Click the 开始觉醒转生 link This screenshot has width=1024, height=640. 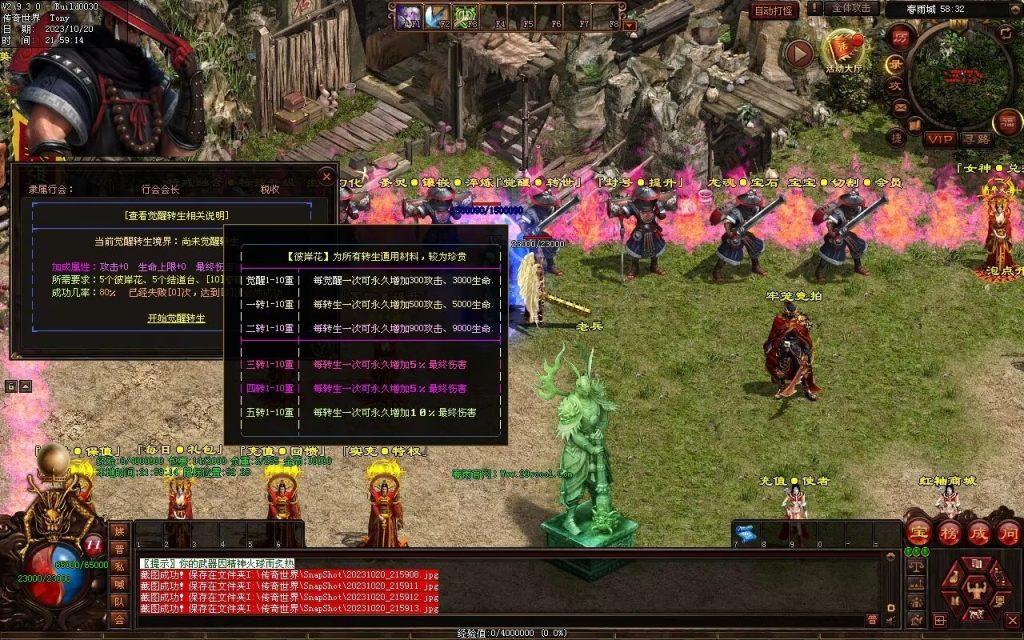click(176, 318)
